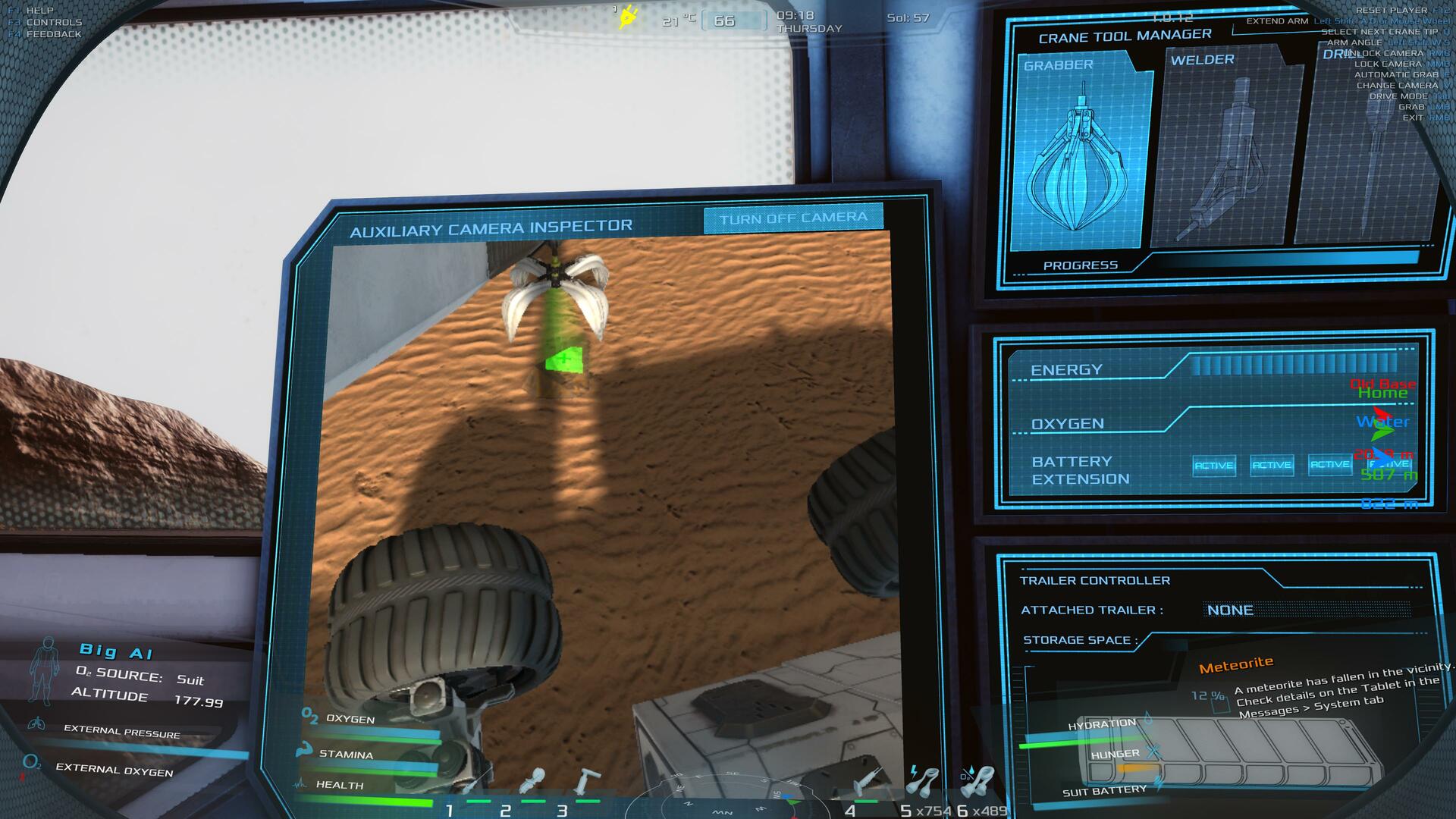Turn off the auxiliary camera
The height and width of the screenshot is (819, 1456).
pos(792,218)
